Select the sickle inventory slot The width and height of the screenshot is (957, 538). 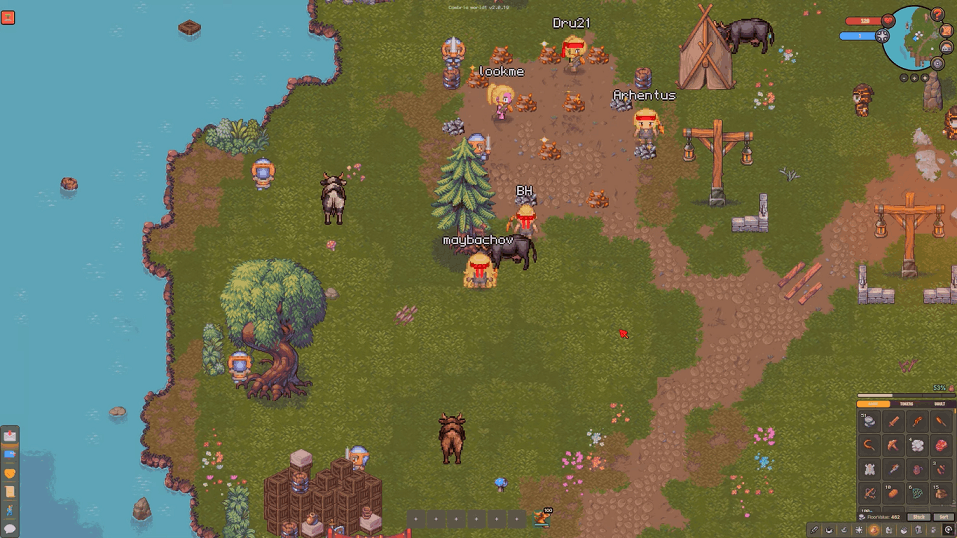pyautogui.click(x=869, y=445)
